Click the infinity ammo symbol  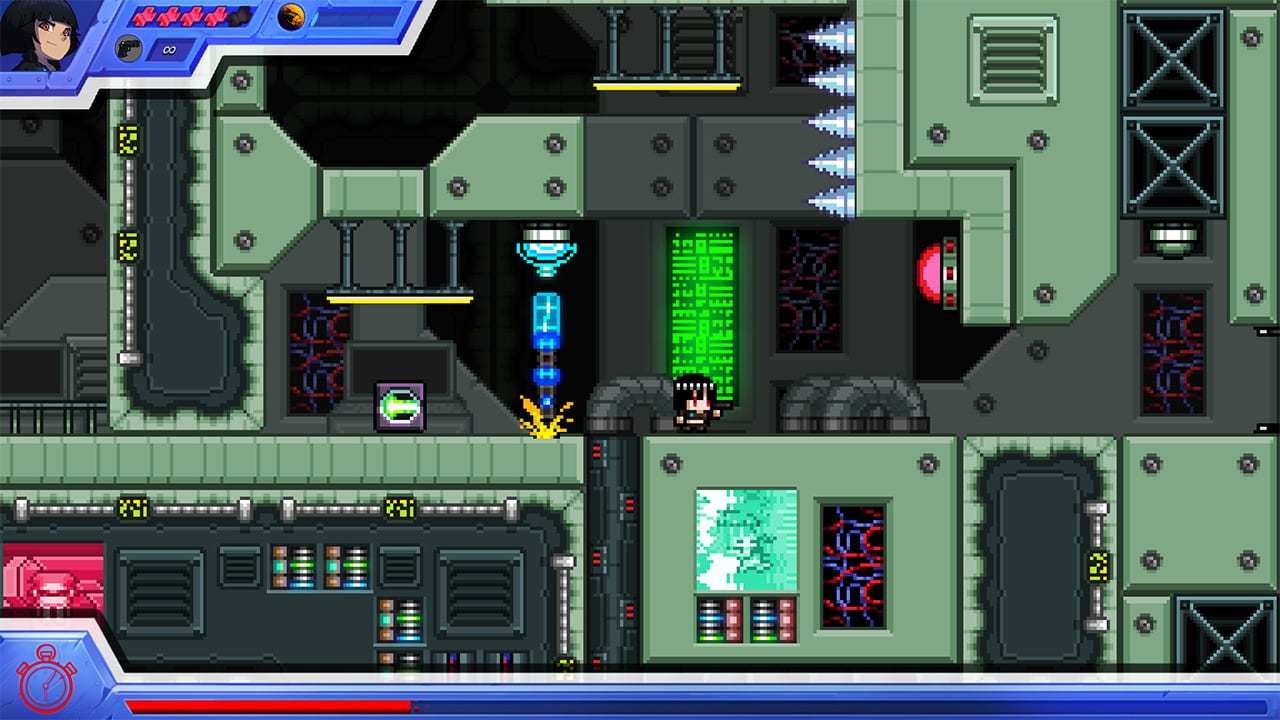pyautogui.click(x=168, y=48)
